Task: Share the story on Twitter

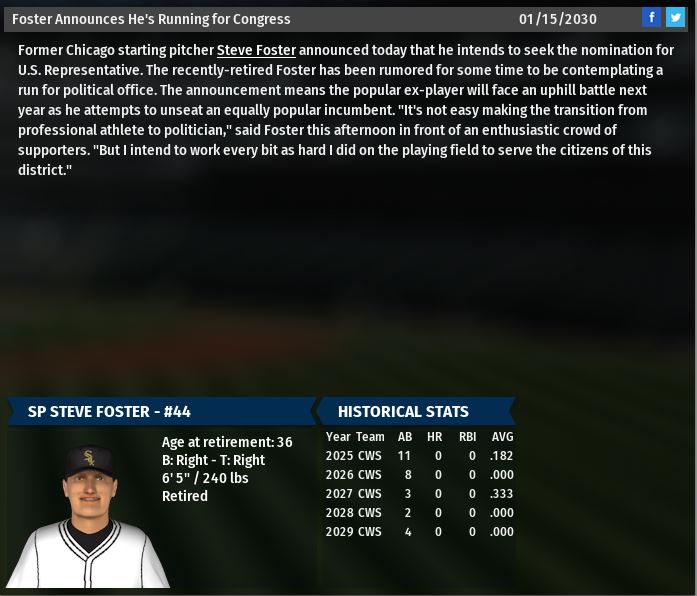Action: click(x=676, y=17)
